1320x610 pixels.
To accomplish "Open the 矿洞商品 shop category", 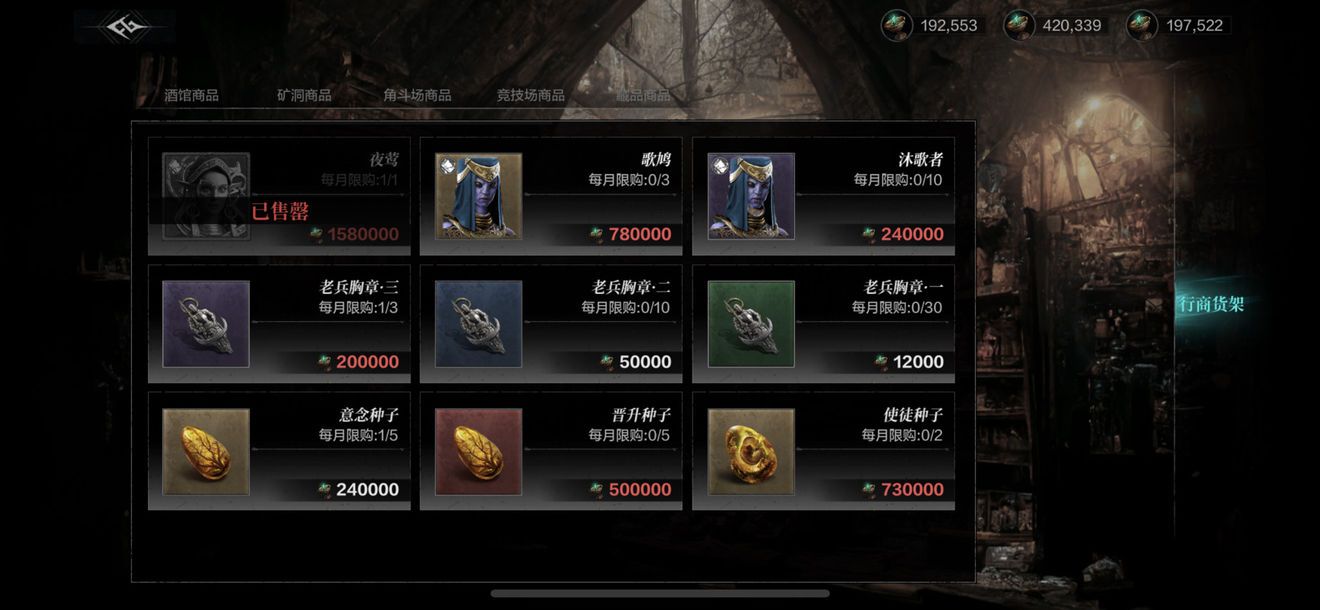I will [x=304, y=96].
